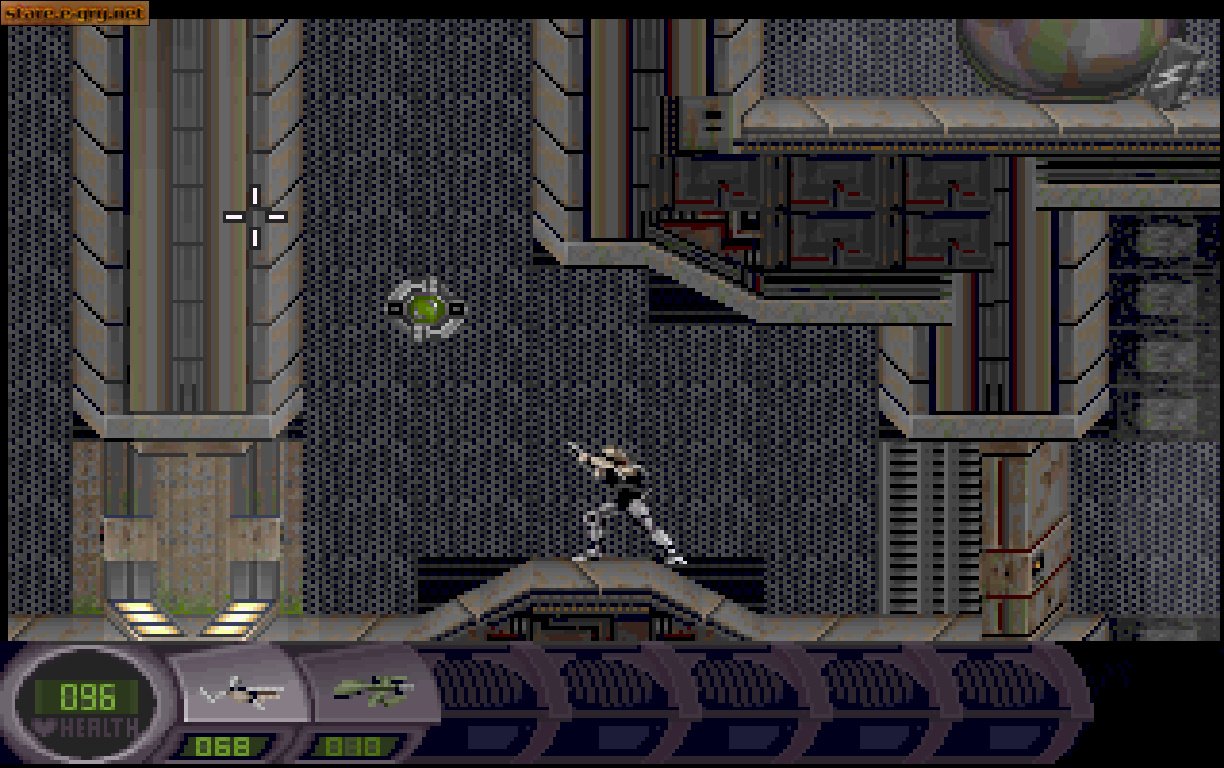
Task: Select the first weapon slot with the grey rifle
Action: click(x=240, y=690)
